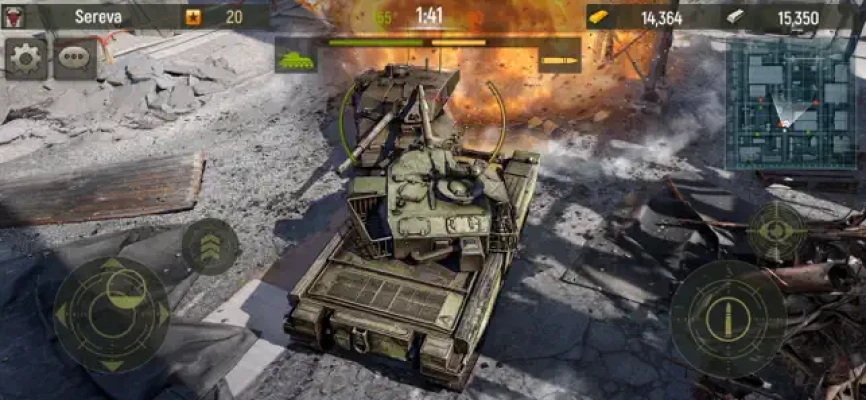Open the gear settings menu
Viewport: 866px width, 400px height.
[26, 59]
